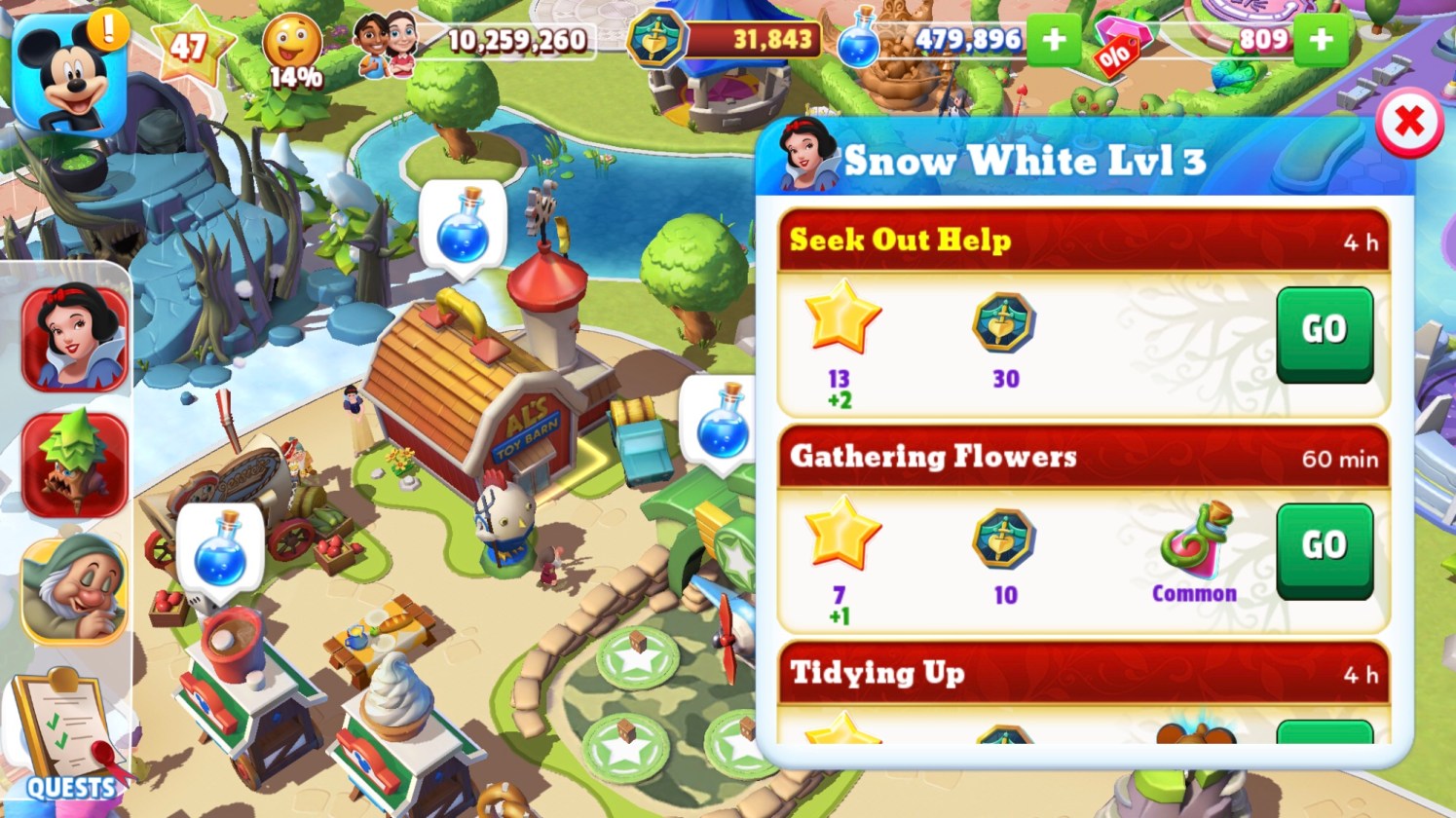Start the Gathering Flowers activity
The height and width of the screenshot is (818, 1456).
click(1324, 548)
